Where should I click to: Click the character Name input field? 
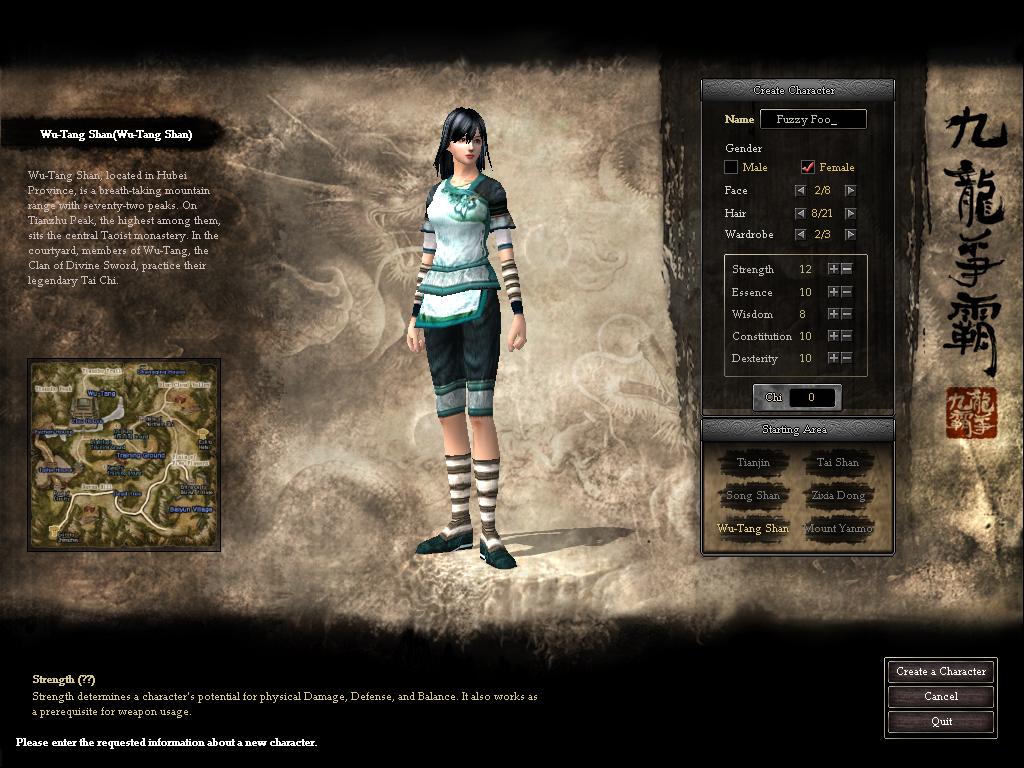tap(812, 119)
